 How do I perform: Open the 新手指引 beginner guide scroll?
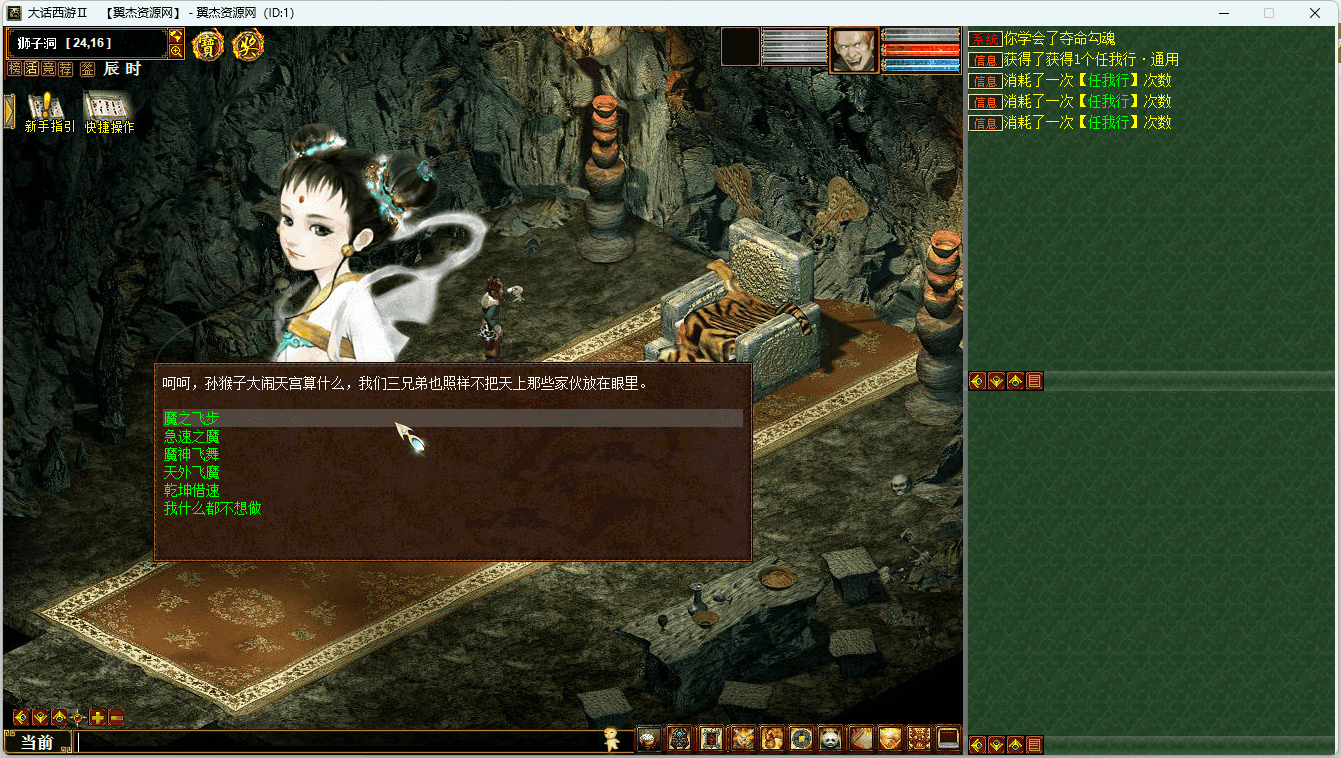[x=49, y=111]
